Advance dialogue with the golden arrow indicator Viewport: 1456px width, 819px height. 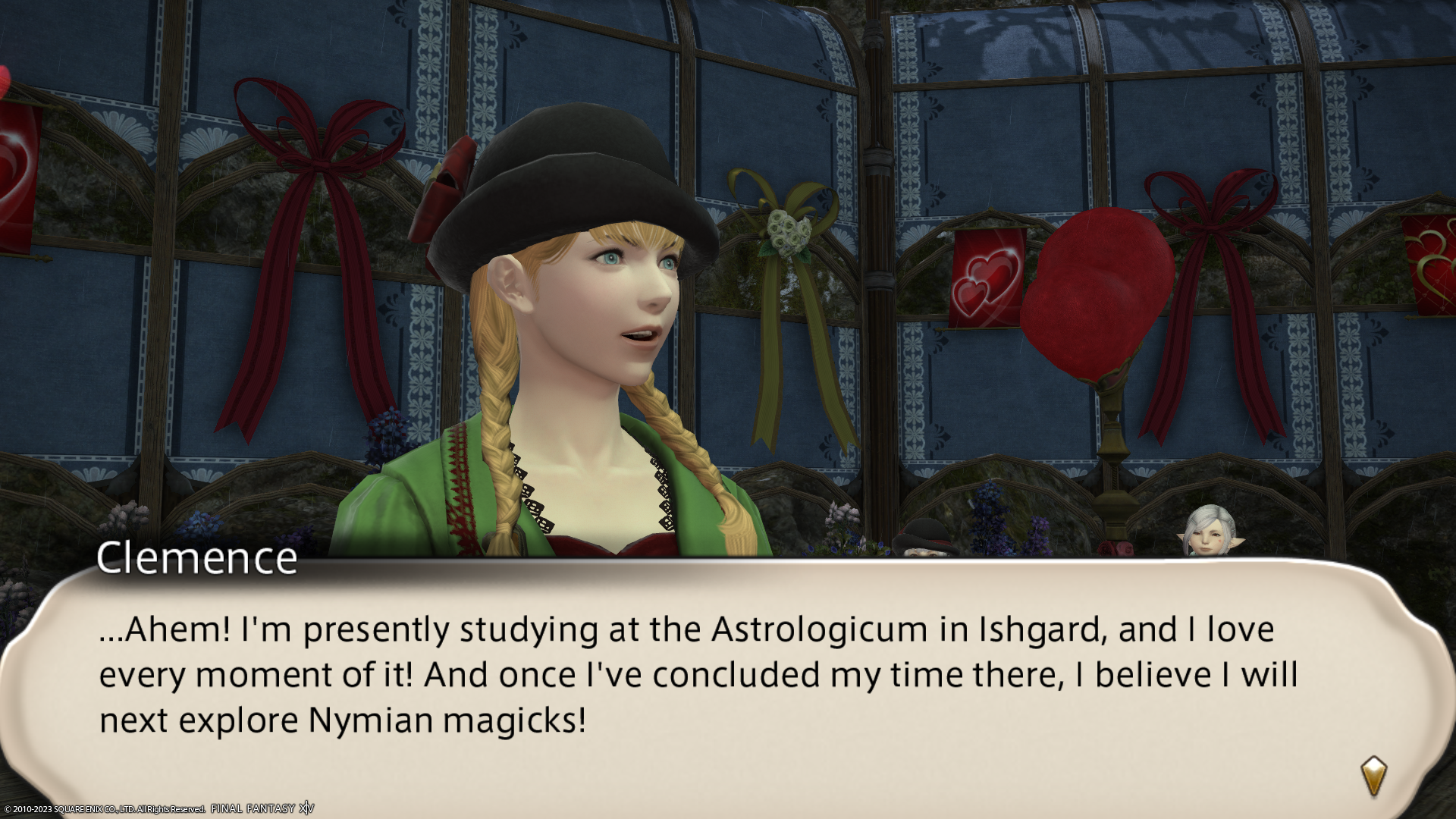pyautogui.click(x=1373, y=775)
